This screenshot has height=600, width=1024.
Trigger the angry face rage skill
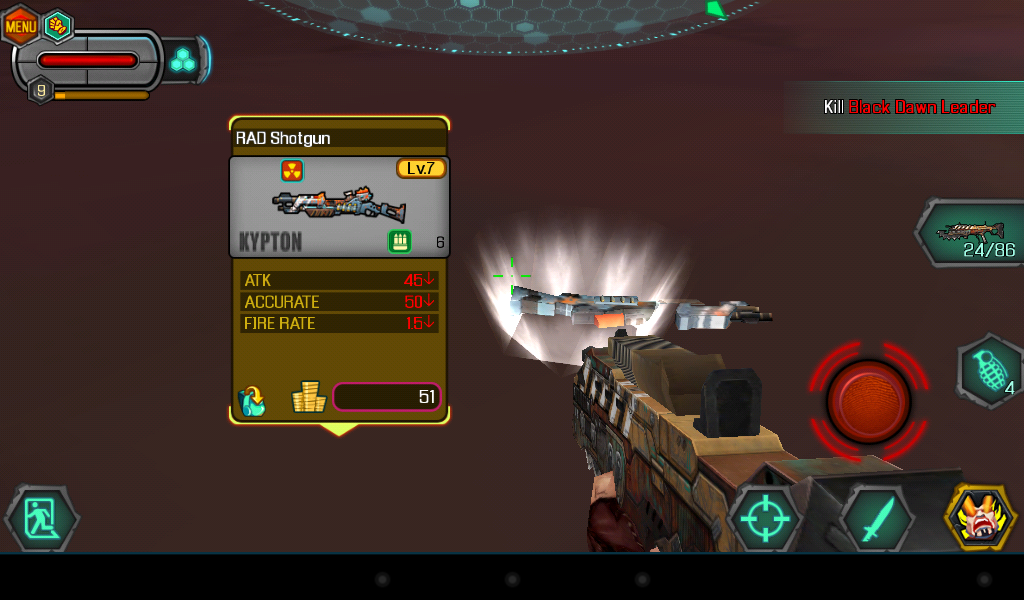click(x=981, y=518)
